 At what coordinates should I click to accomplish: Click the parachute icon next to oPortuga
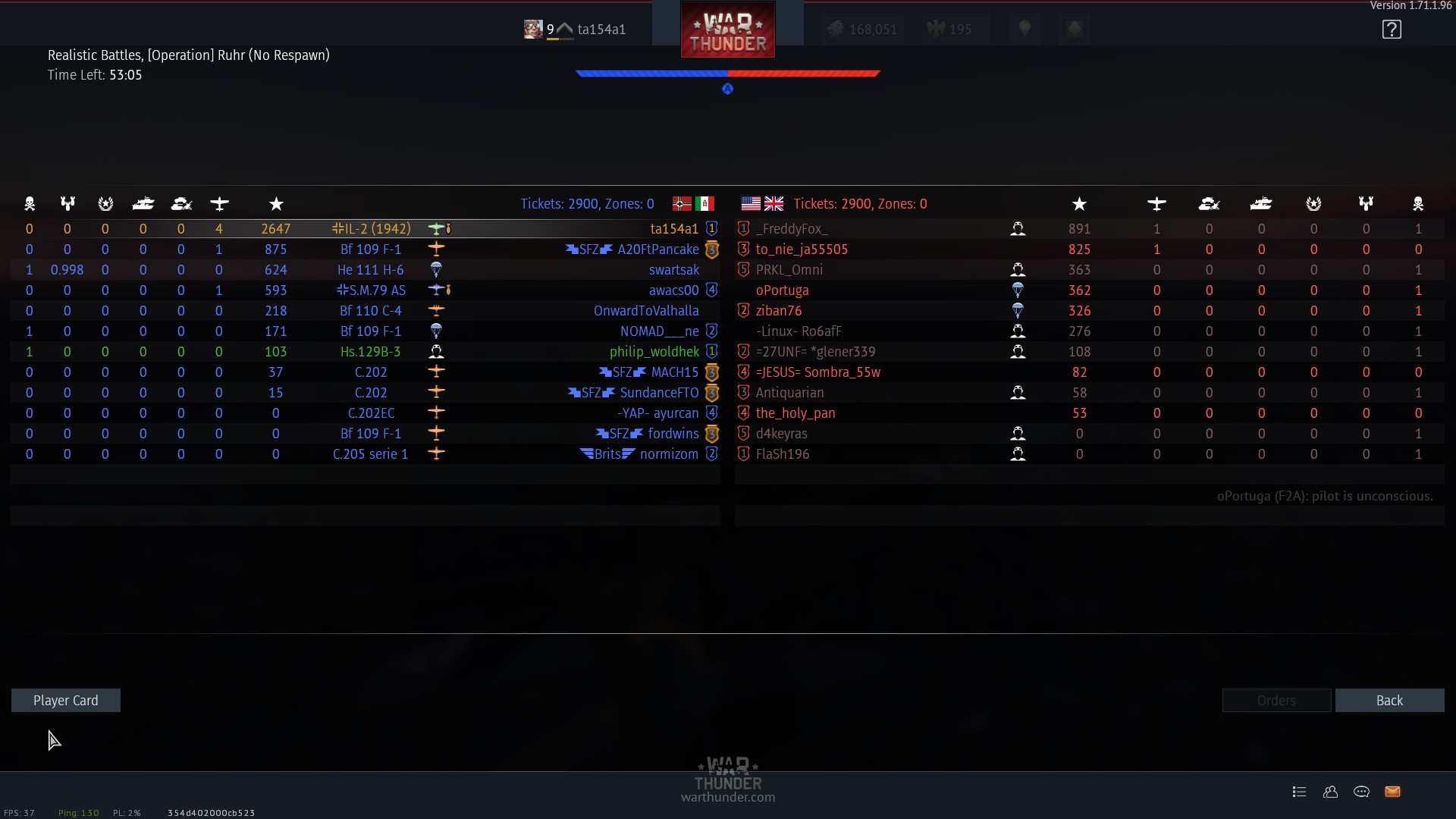pos(1018,290)
